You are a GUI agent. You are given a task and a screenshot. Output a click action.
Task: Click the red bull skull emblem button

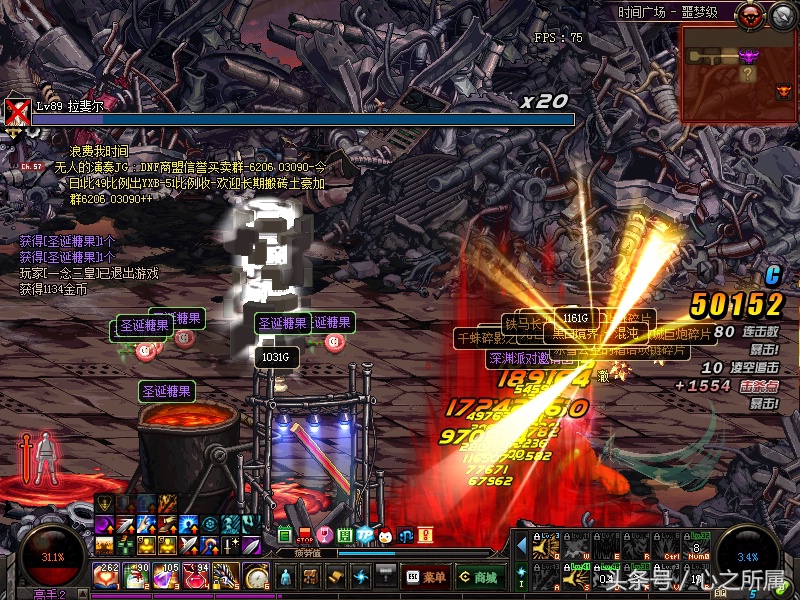pos(747,14)
